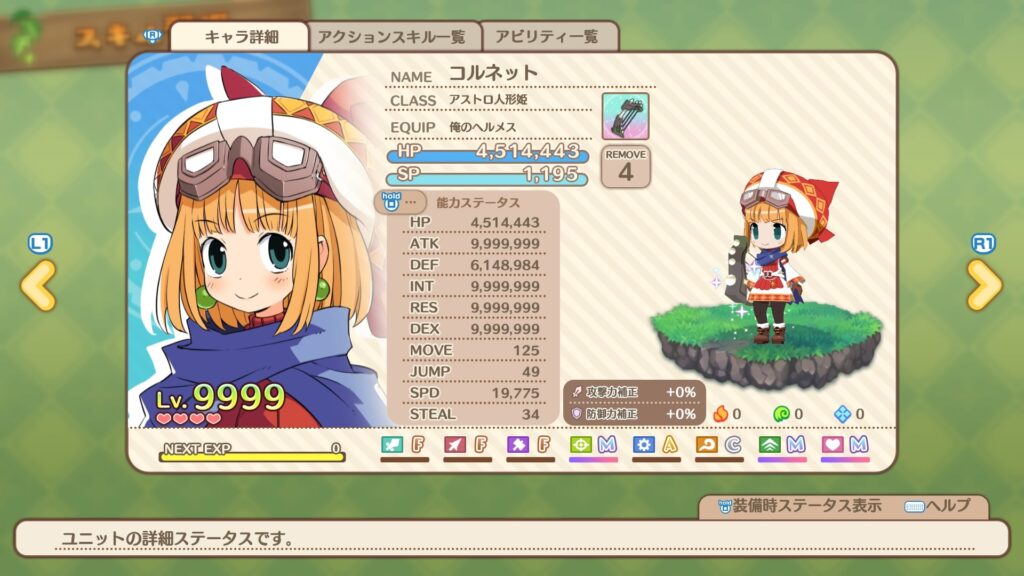Screen dimensions: 1024x576
Task: Open the ヘルプ help button
Action: pyautogui.click(x=937, y=506)
